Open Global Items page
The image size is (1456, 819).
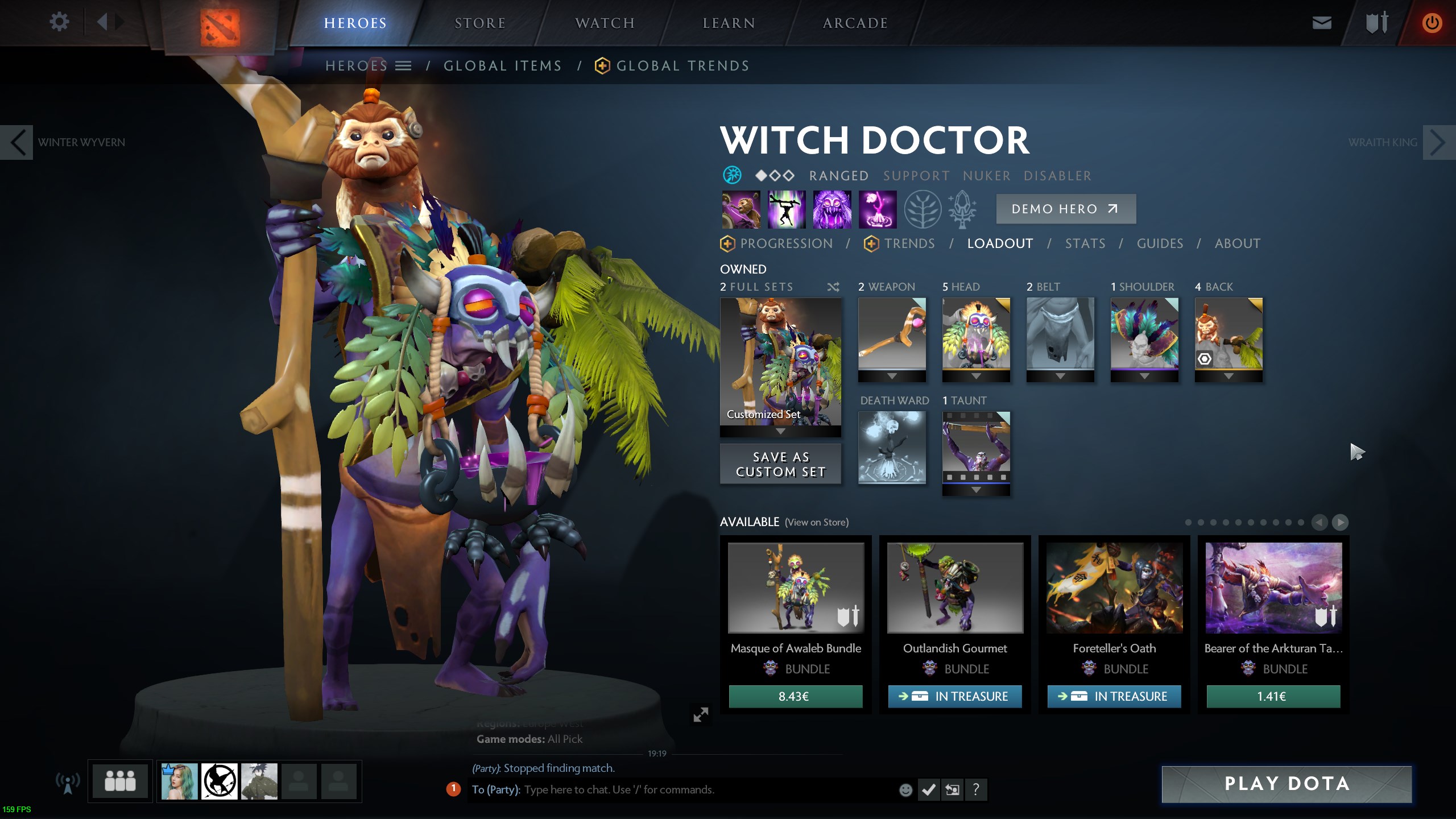[502, 66]
